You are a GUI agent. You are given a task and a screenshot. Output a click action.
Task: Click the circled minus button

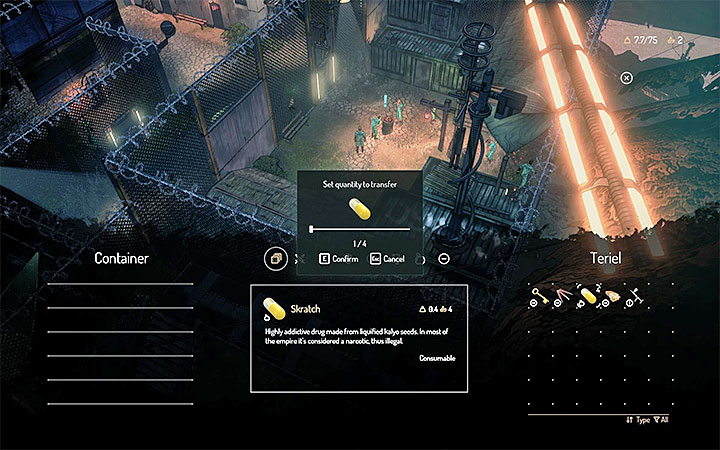tap(444, 258)
